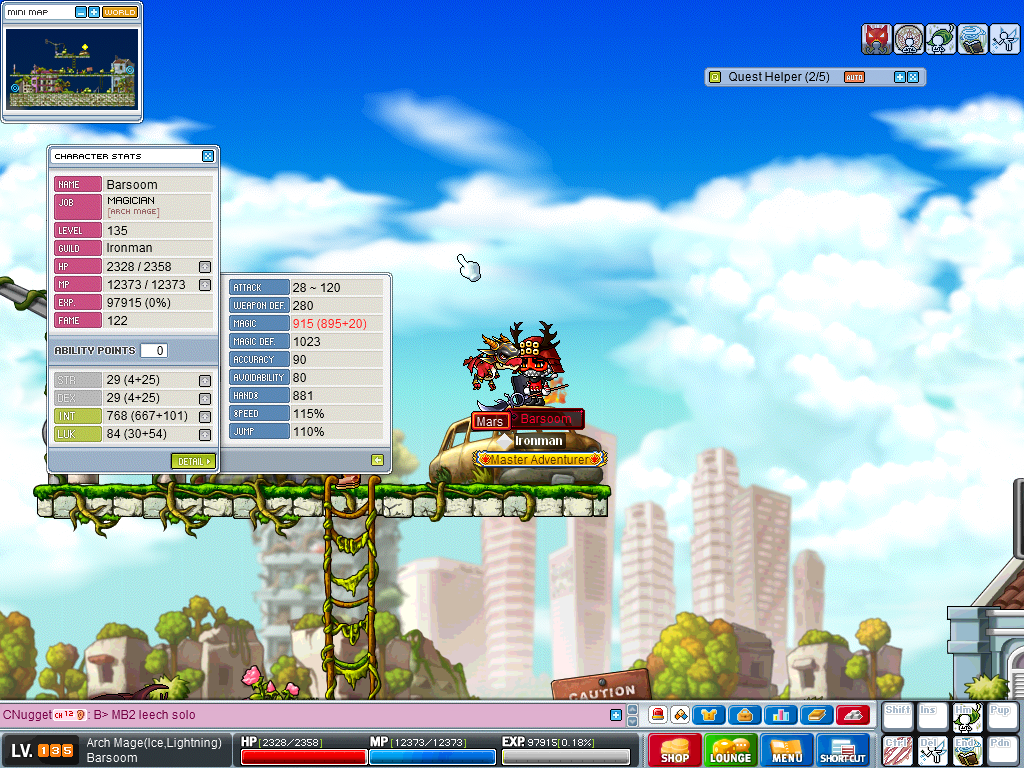This screenshot has height=768, width=1024.
Task: Expand the minimap with the plus button
Action: (94, 13)
